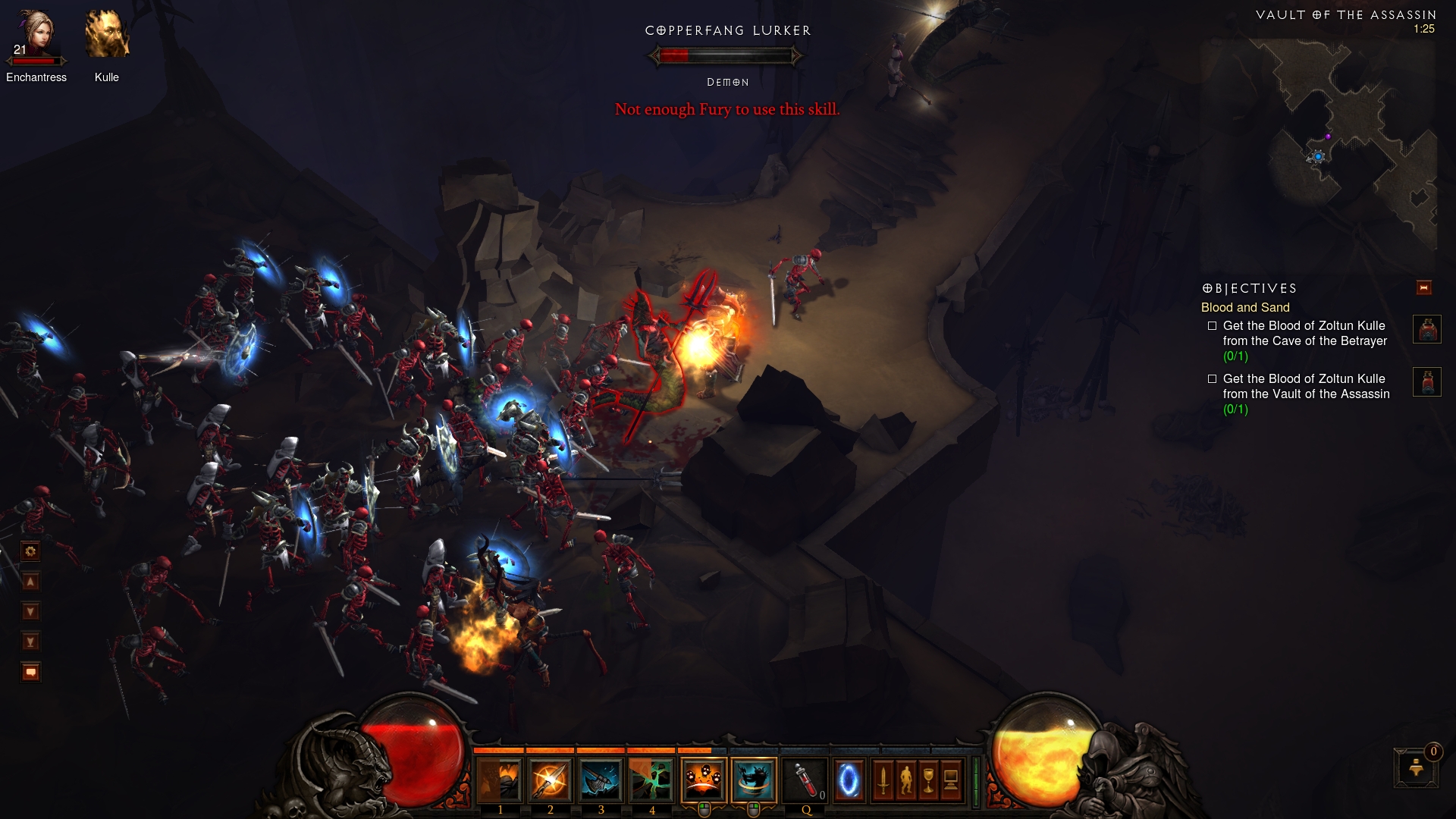Cast the green rock-smash skill in slot 4
The width and height of the screenshot is (1456, 819).
[x=651, y=780]
